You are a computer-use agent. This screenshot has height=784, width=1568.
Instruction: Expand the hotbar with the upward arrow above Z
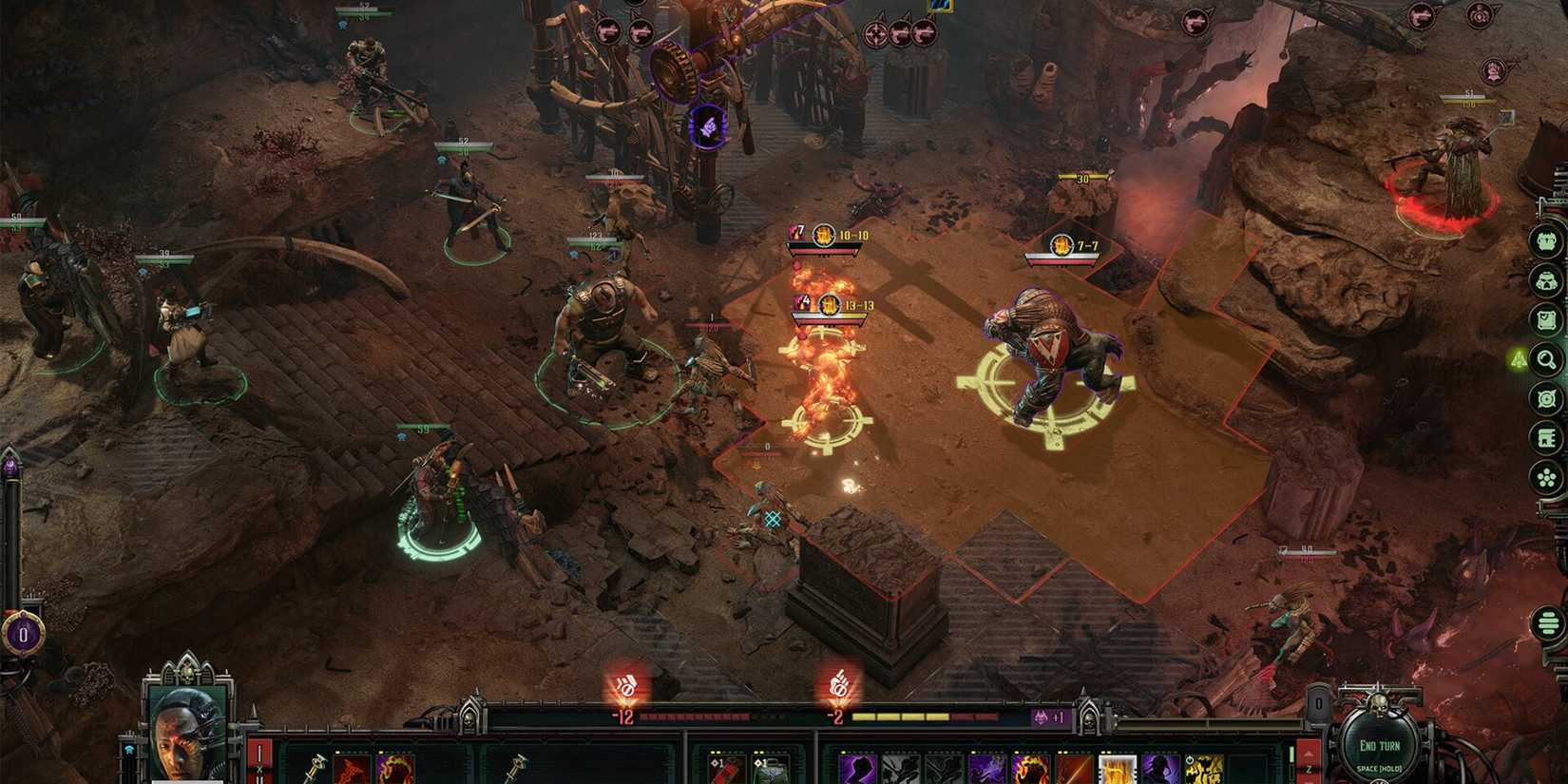pos(1308,753)
